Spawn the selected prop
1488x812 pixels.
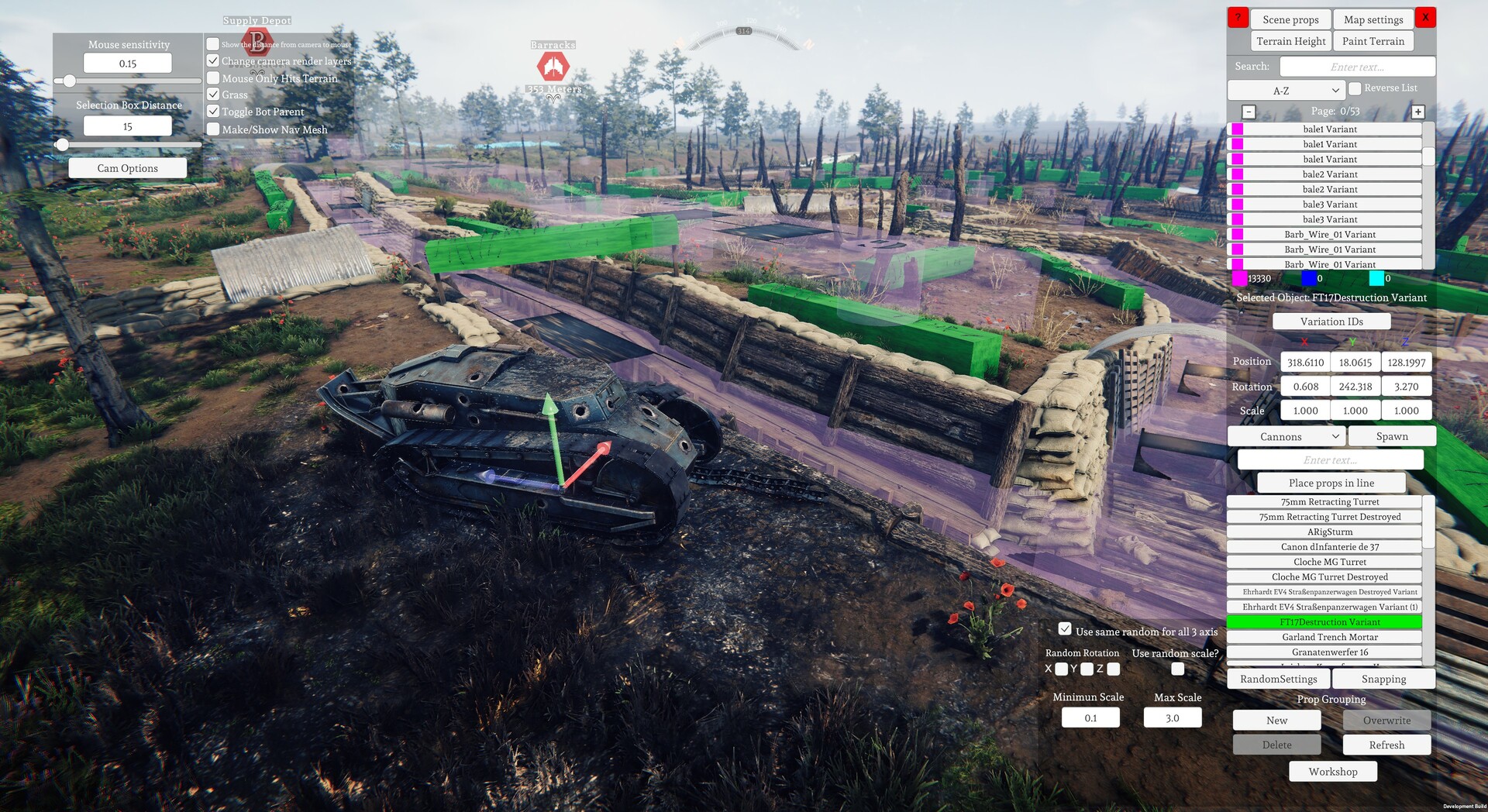point(1391,436)
